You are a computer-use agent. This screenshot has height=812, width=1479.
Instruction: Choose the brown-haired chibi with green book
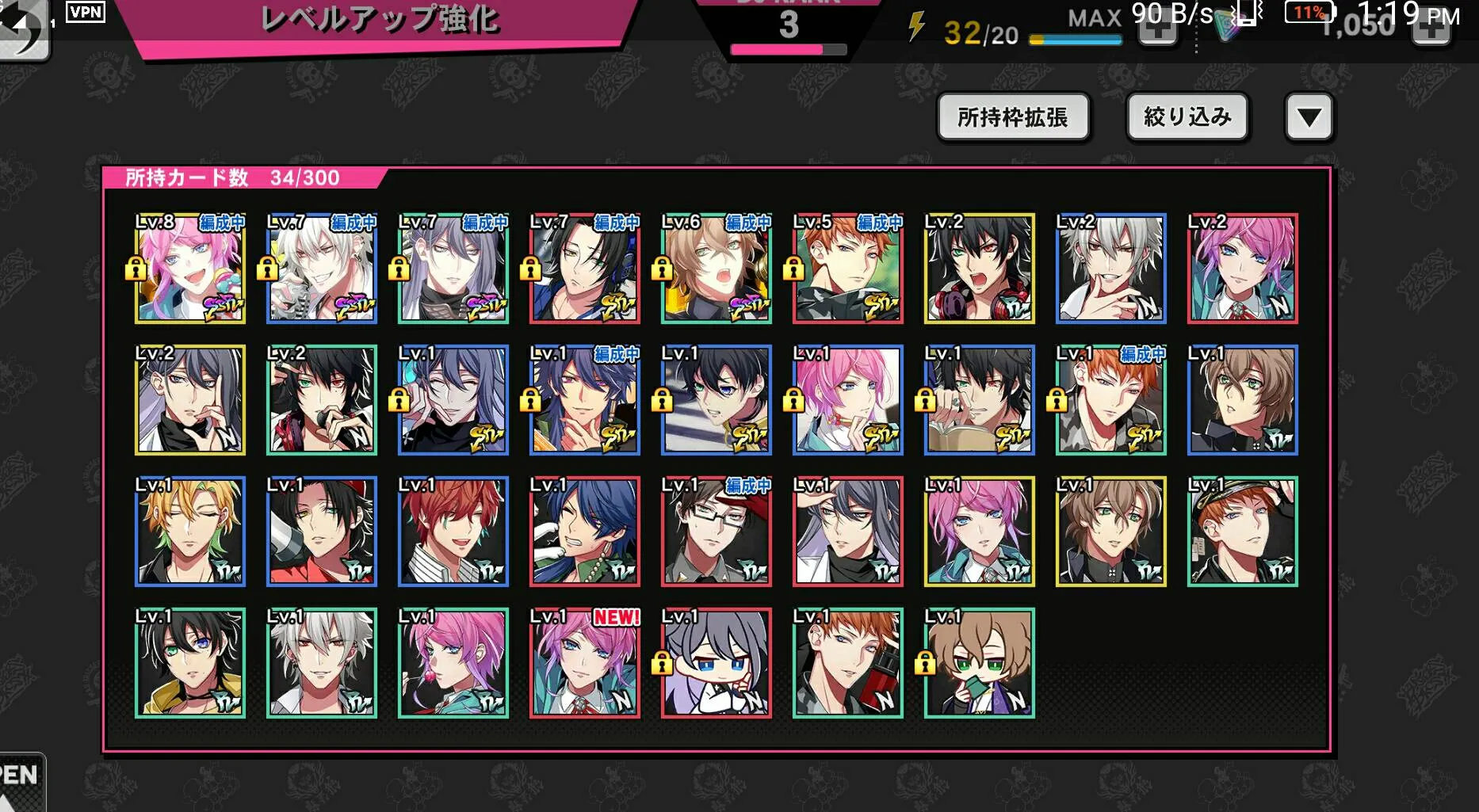pos(980,663)
